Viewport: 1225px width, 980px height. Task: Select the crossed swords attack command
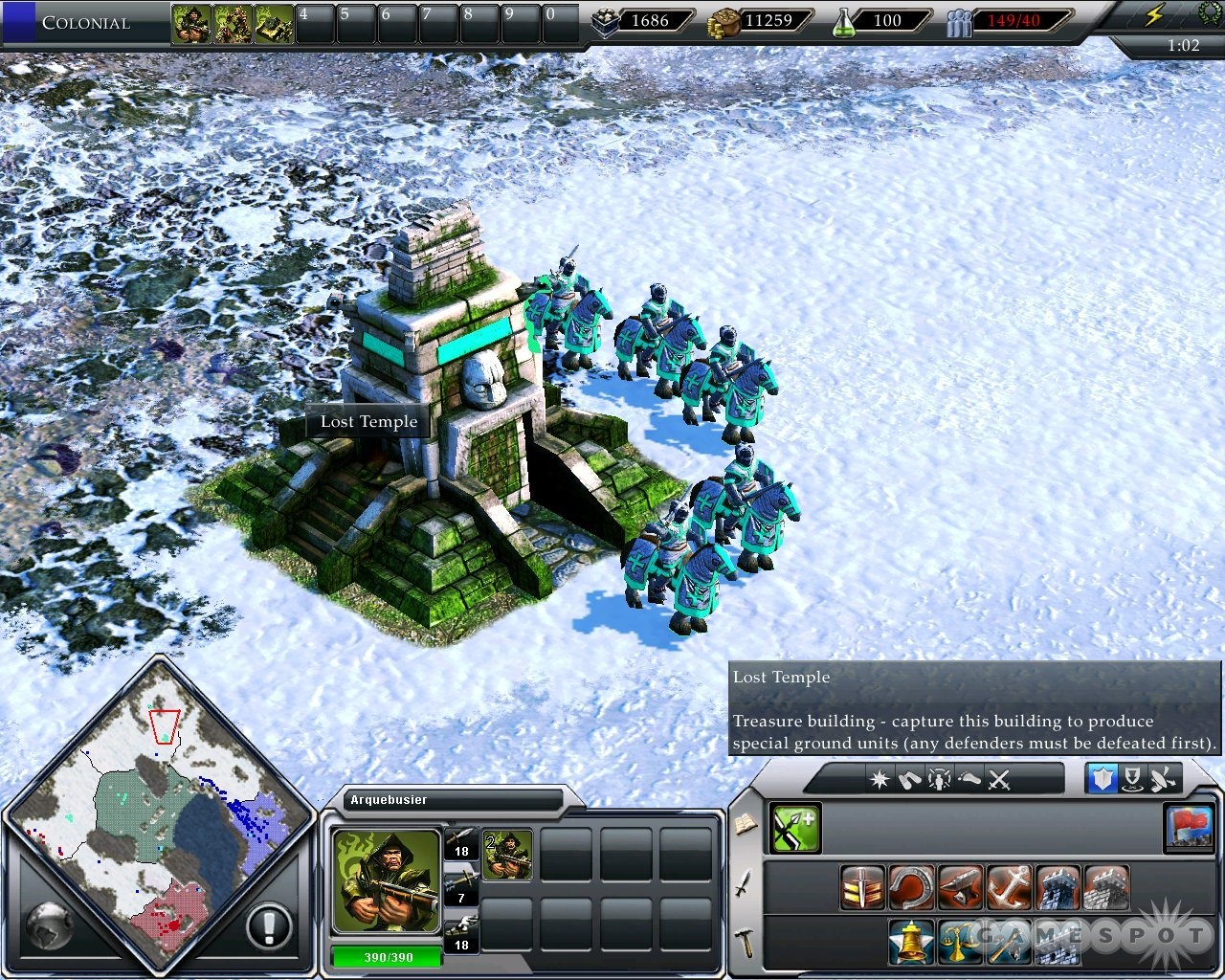tap(999, 779)
